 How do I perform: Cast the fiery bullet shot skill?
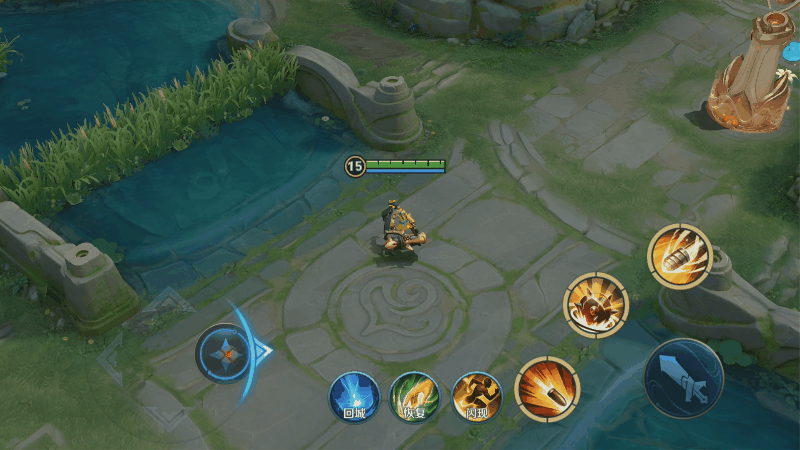547,388
